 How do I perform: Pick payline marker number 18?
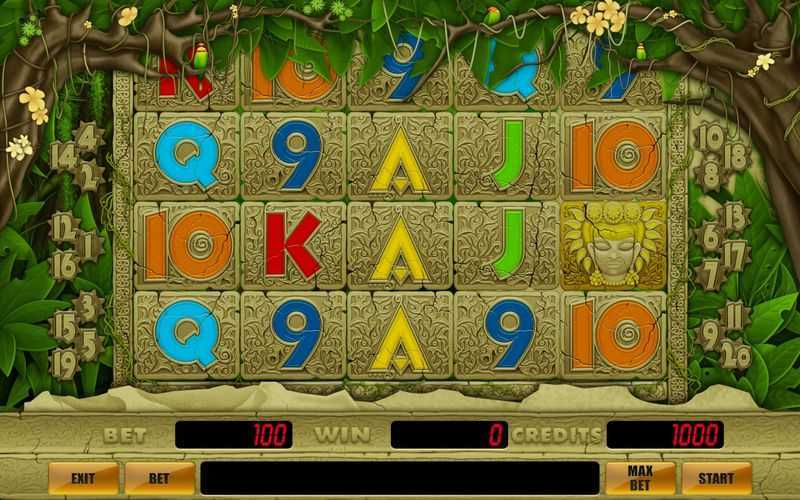click(736, 156)
